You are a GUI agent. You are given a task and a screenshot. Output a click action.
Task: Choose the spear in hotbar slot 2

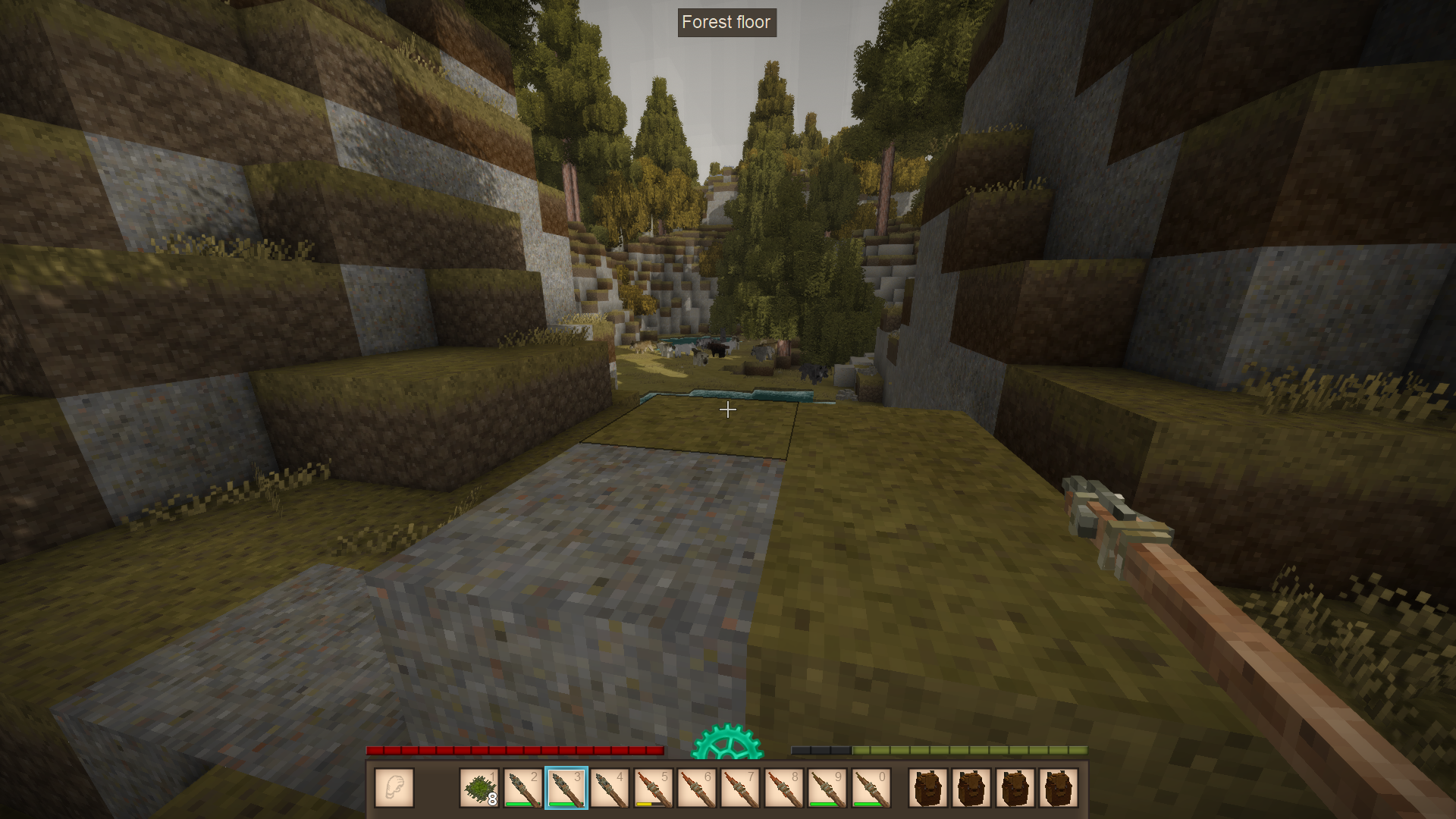[522, 788]
